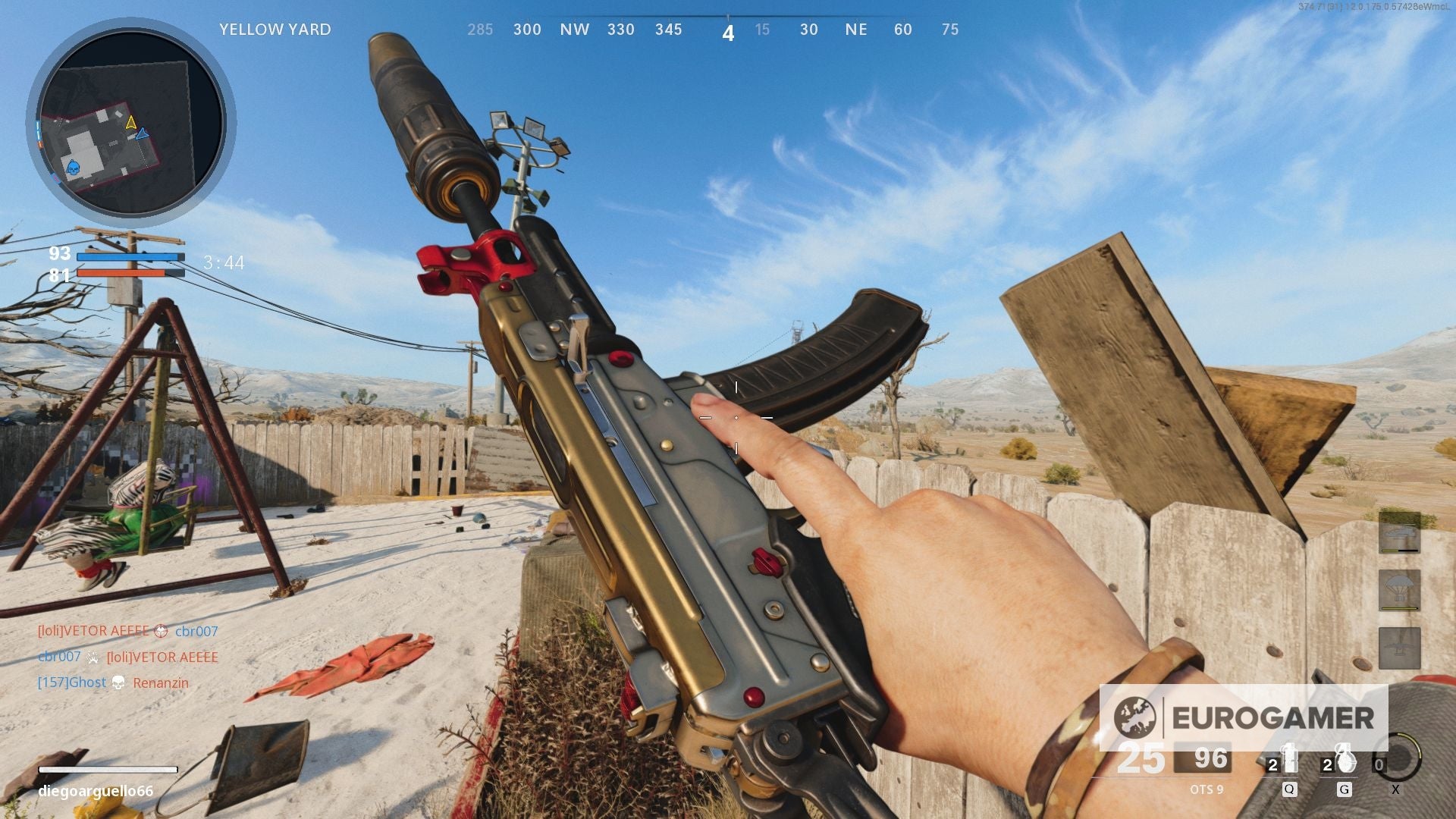The width and height of the screenshot is (1456, 819).
Task: Click the OTS 9 weapon name label
Action: click(x=1207, y=789)
